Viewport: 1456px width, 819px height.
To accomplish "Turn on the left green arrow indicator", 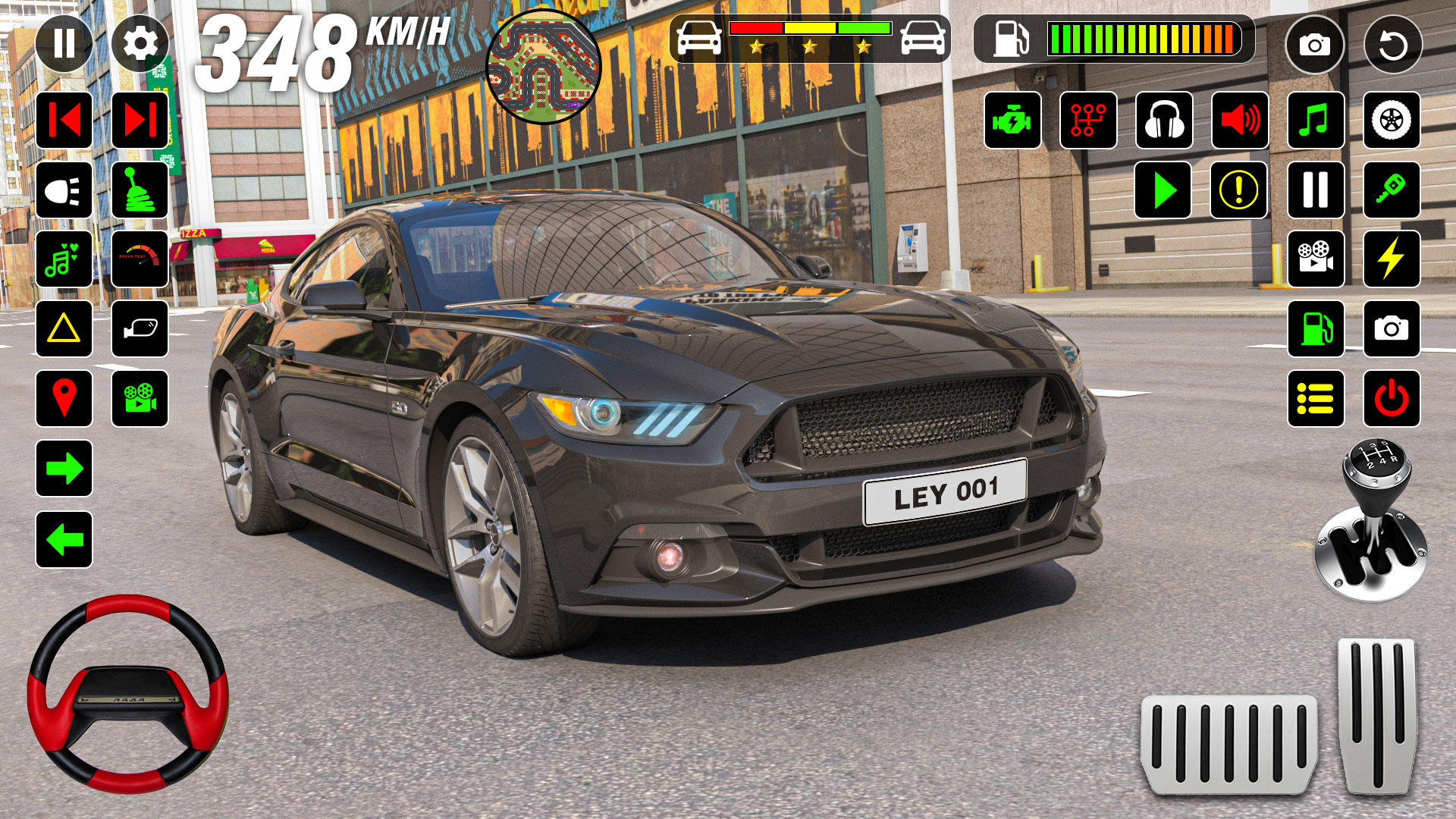I will pyautogui.click(x=64, y=540).
